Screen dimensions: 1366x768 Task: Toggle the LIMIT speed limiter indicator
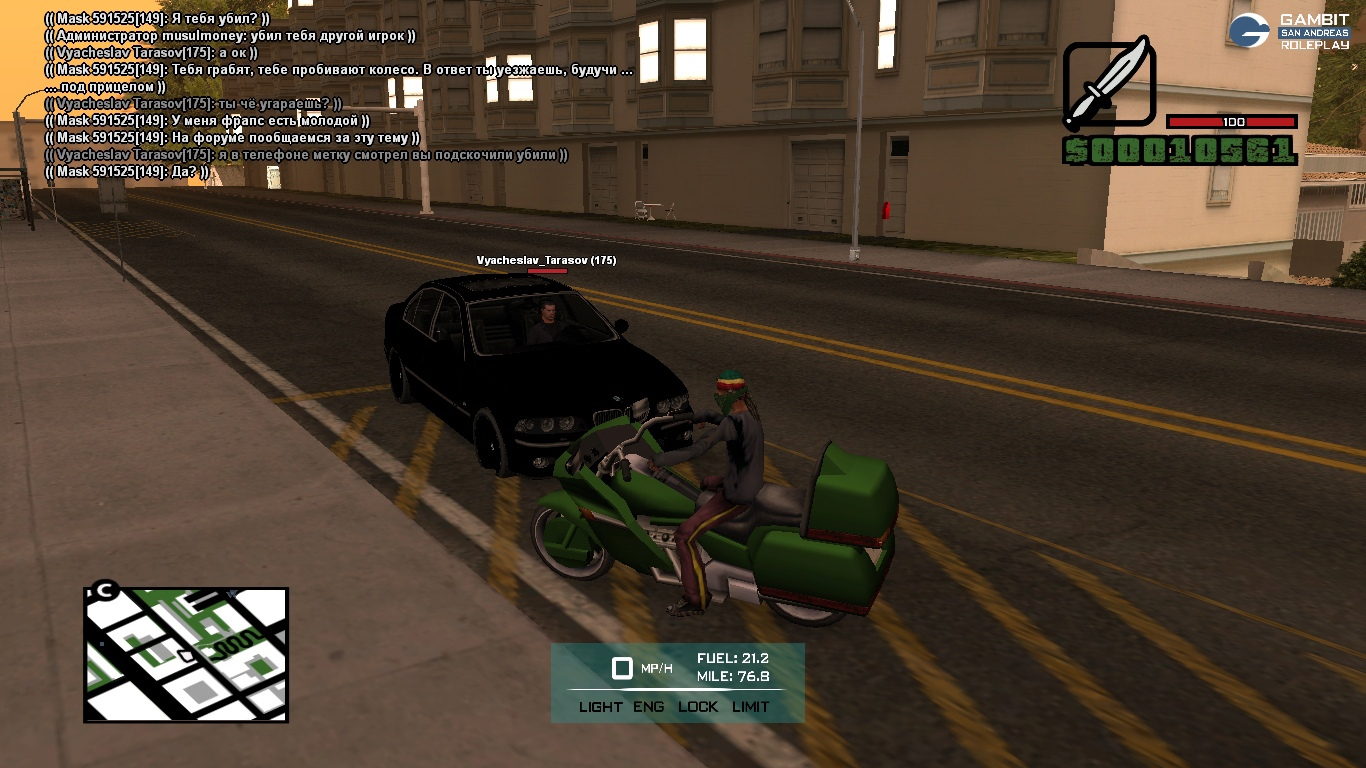point(751,706)
